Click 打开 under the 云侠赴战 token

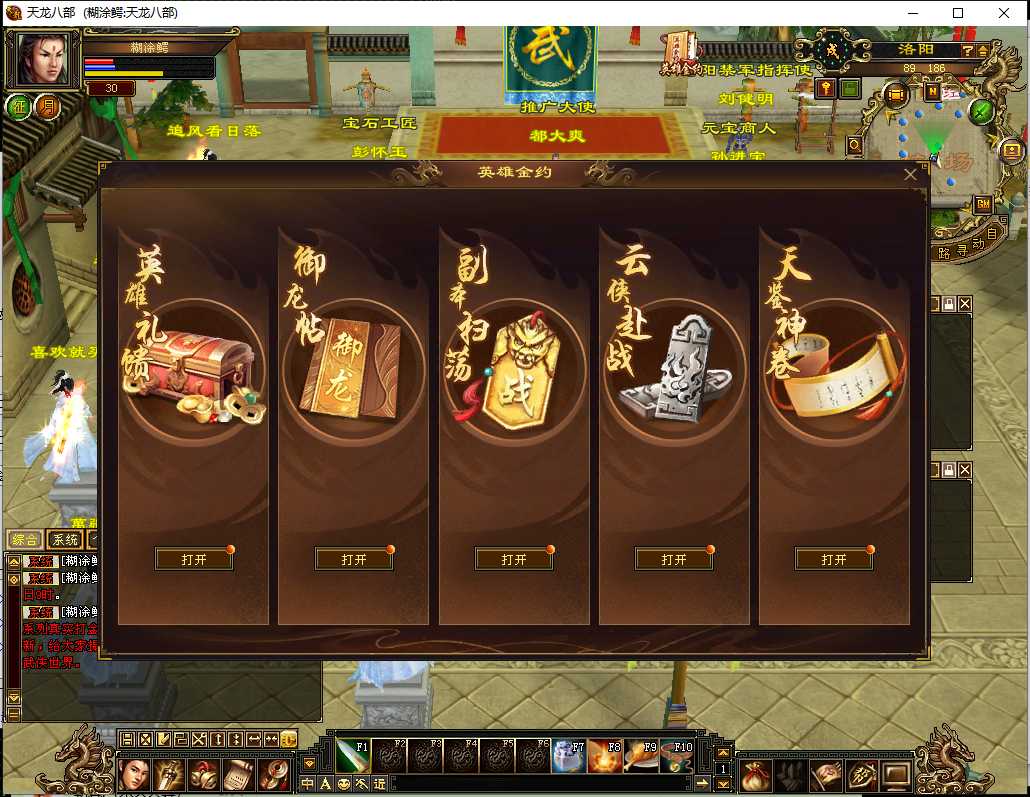click(x=674, y=559)
